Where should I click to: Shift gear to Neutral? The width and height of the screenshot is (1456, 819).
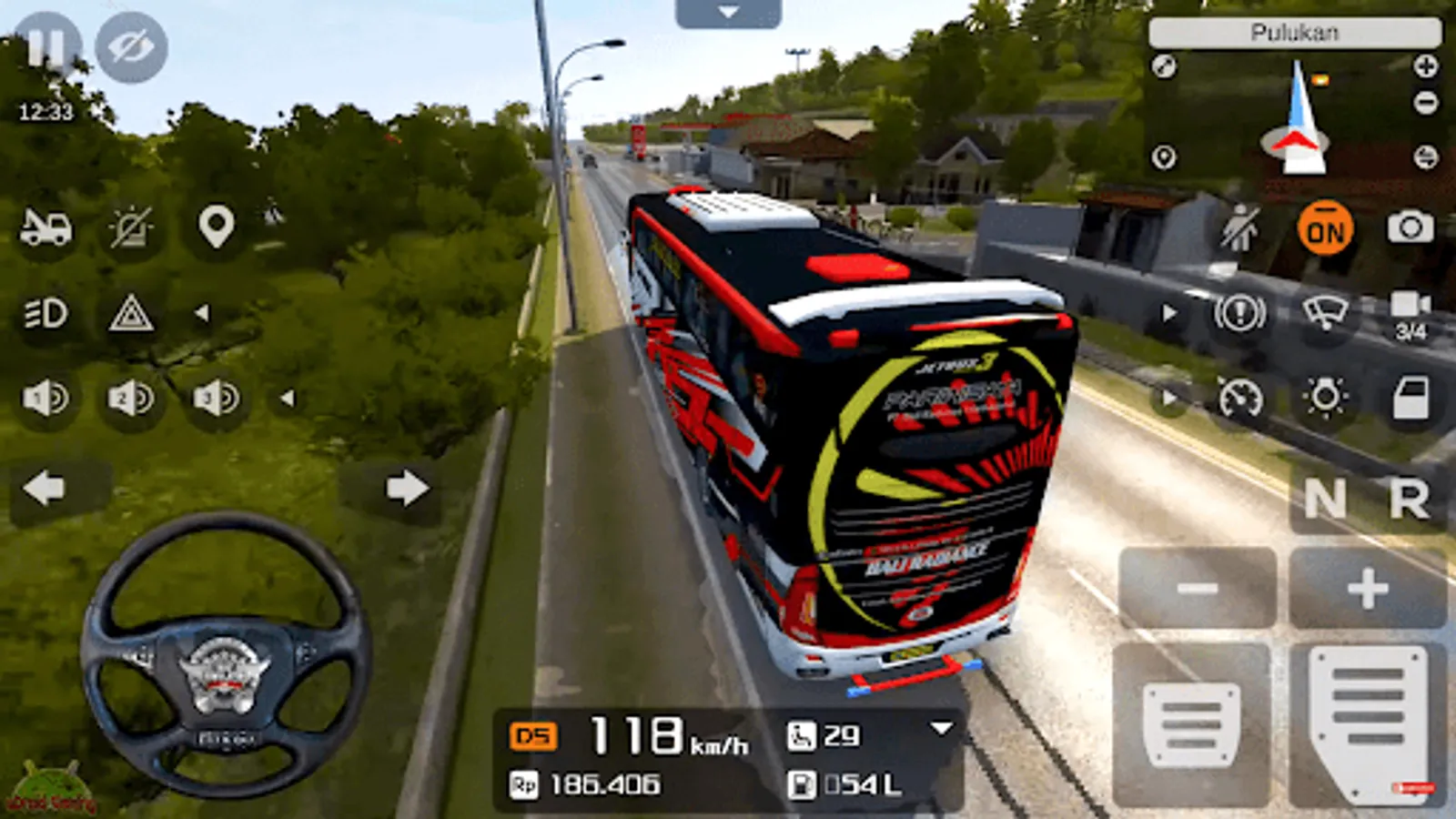pos(1325,499)
